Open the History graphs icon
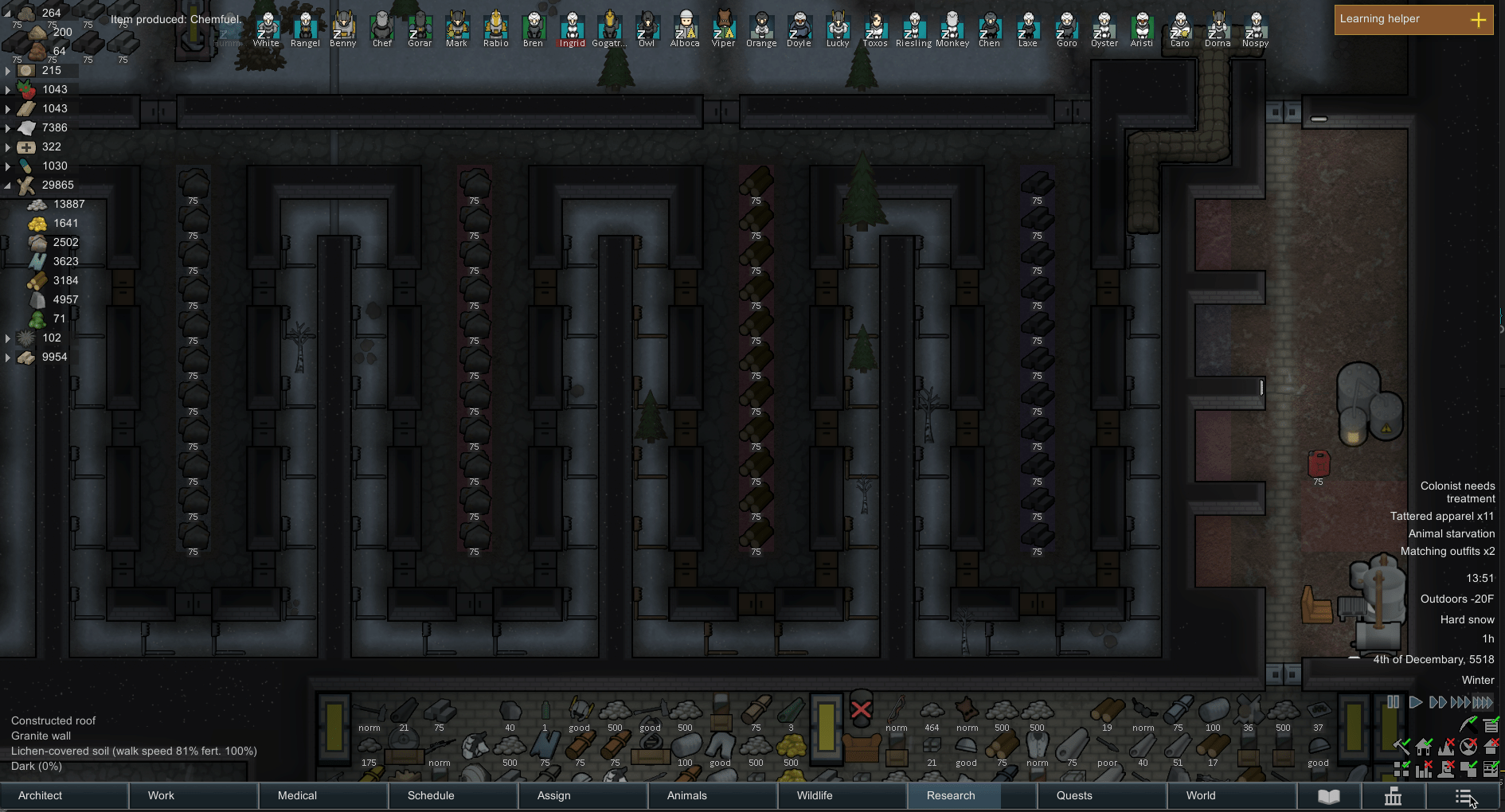Viewport: 1505px width, 812px height. 1394,796
